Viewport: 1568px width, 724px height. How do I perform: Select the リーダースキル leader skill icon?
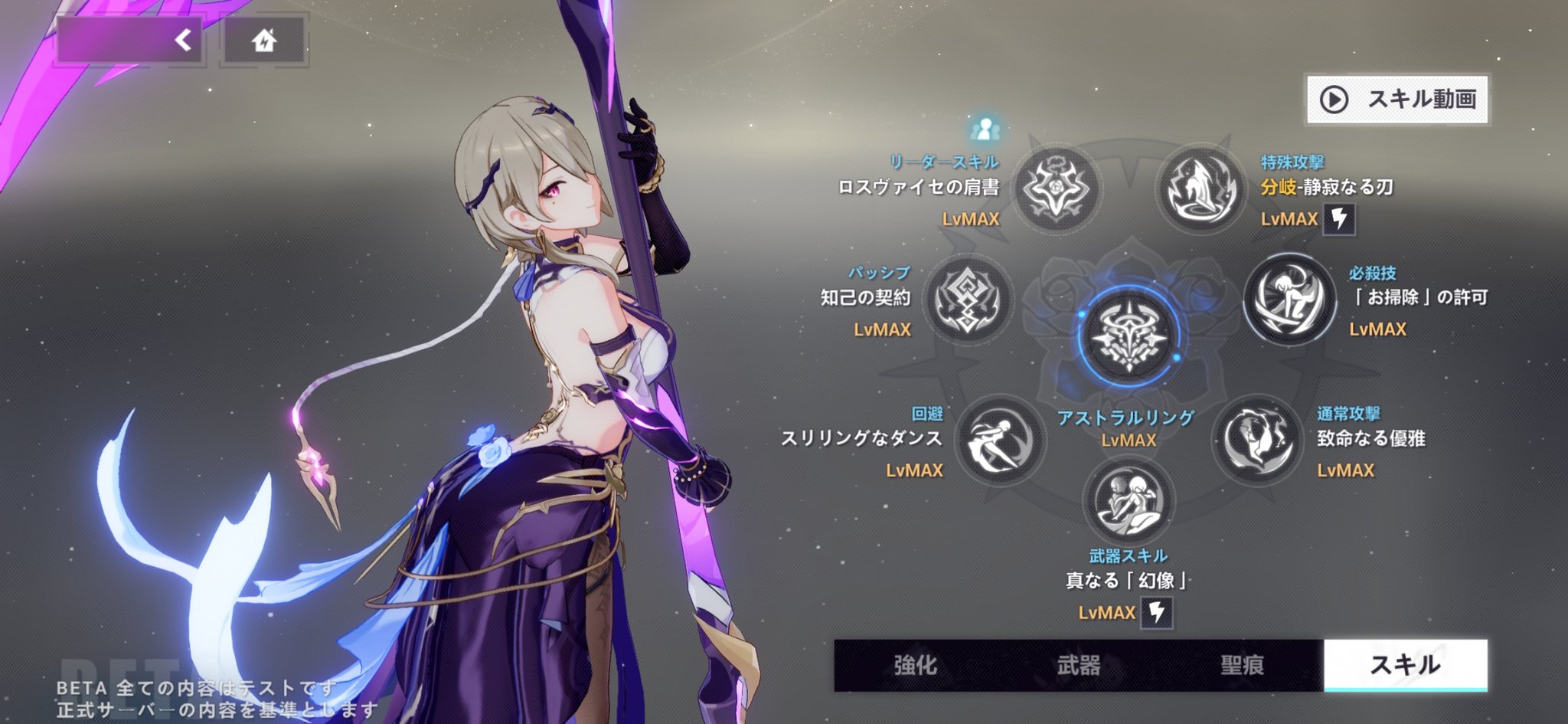pyautogui.click(x=1057, y=189)
